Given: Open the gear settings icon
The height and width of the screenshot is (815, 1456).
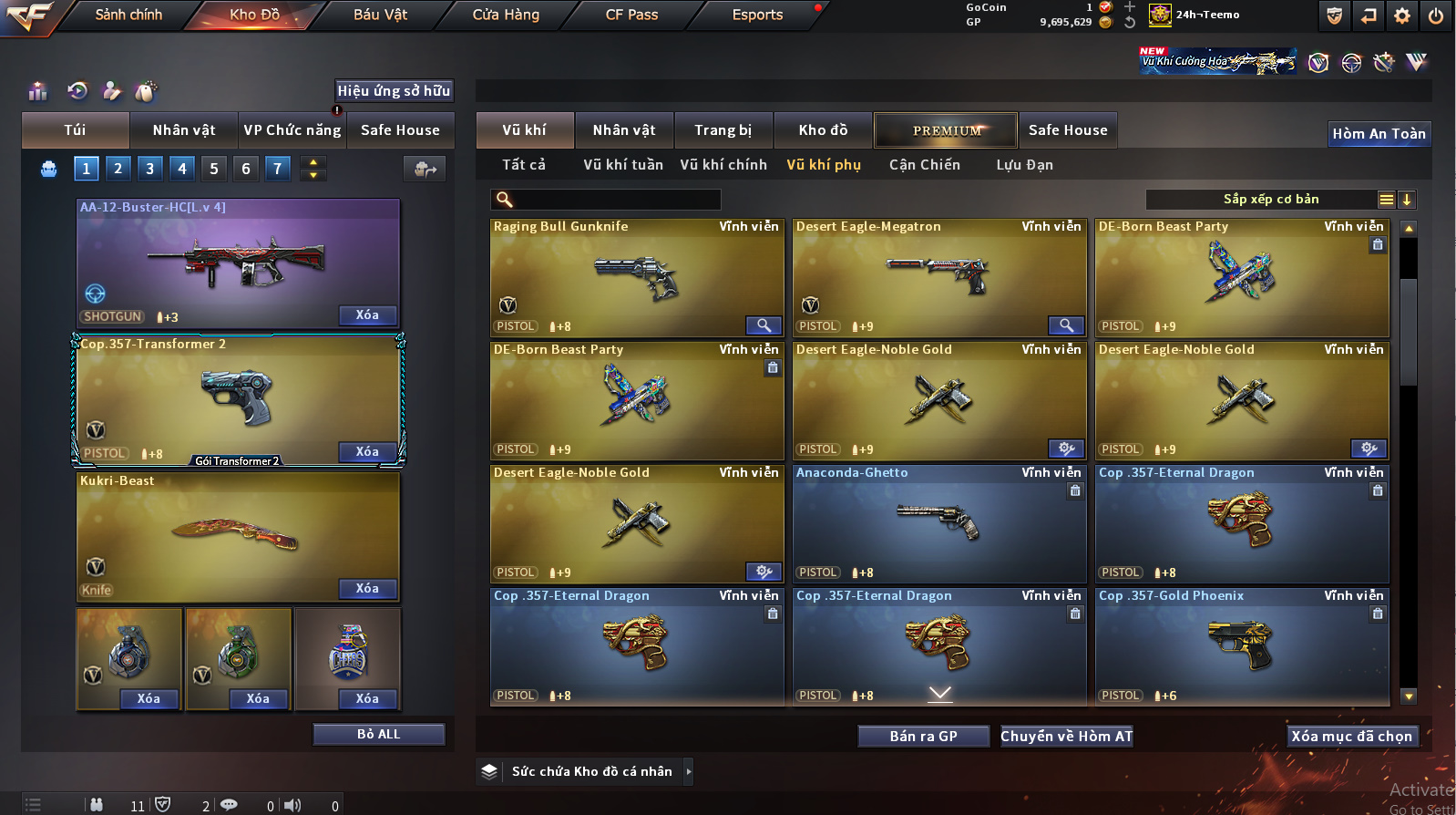Looking at the screenshot, I should [1402, 15].
